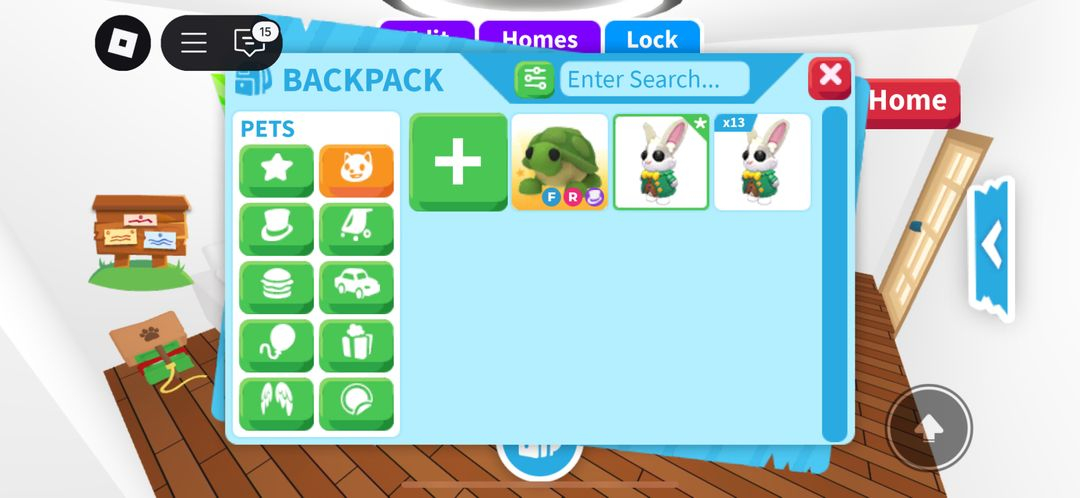Image resolution: width=1080 pixels, height=498 pixels.
Task: Expand the blue side panel arrow
Action: pyautogui.click(x=992, y=247)
